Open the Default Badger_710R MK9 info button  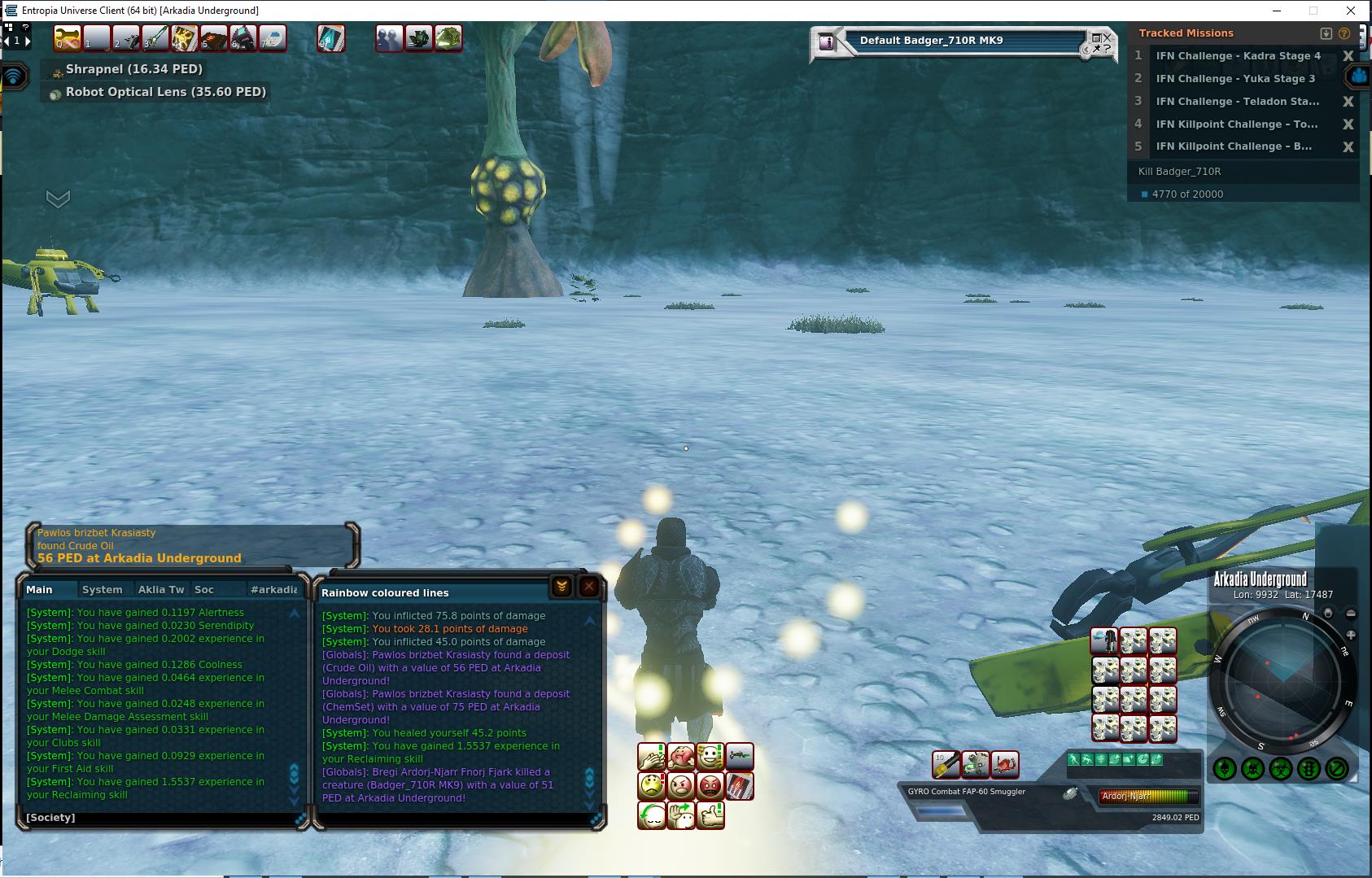click(828, 41)
